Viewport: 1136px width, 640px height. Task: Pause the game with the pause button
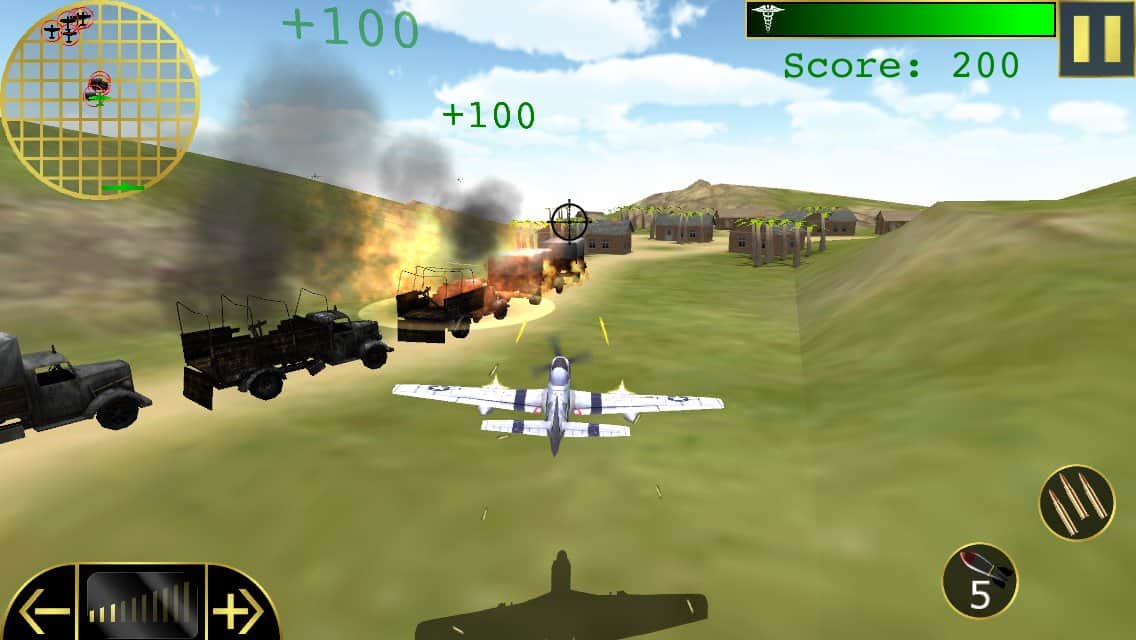(x=1096, y=39)
